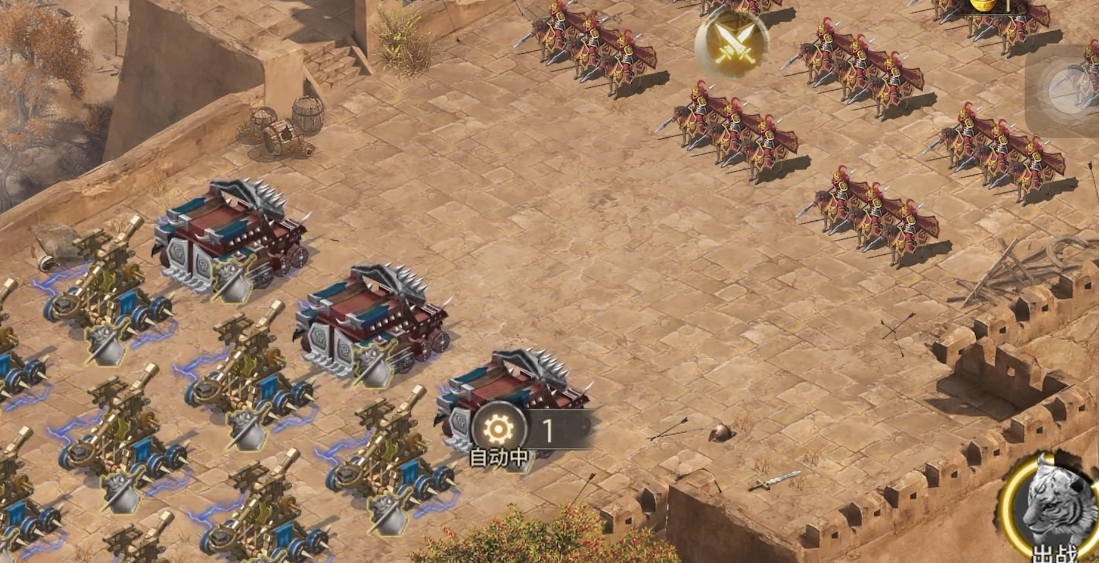Tap the crossed swords battle icon
The height and width of the screenshot is (563, 1099).
click(x=731, y=44)
